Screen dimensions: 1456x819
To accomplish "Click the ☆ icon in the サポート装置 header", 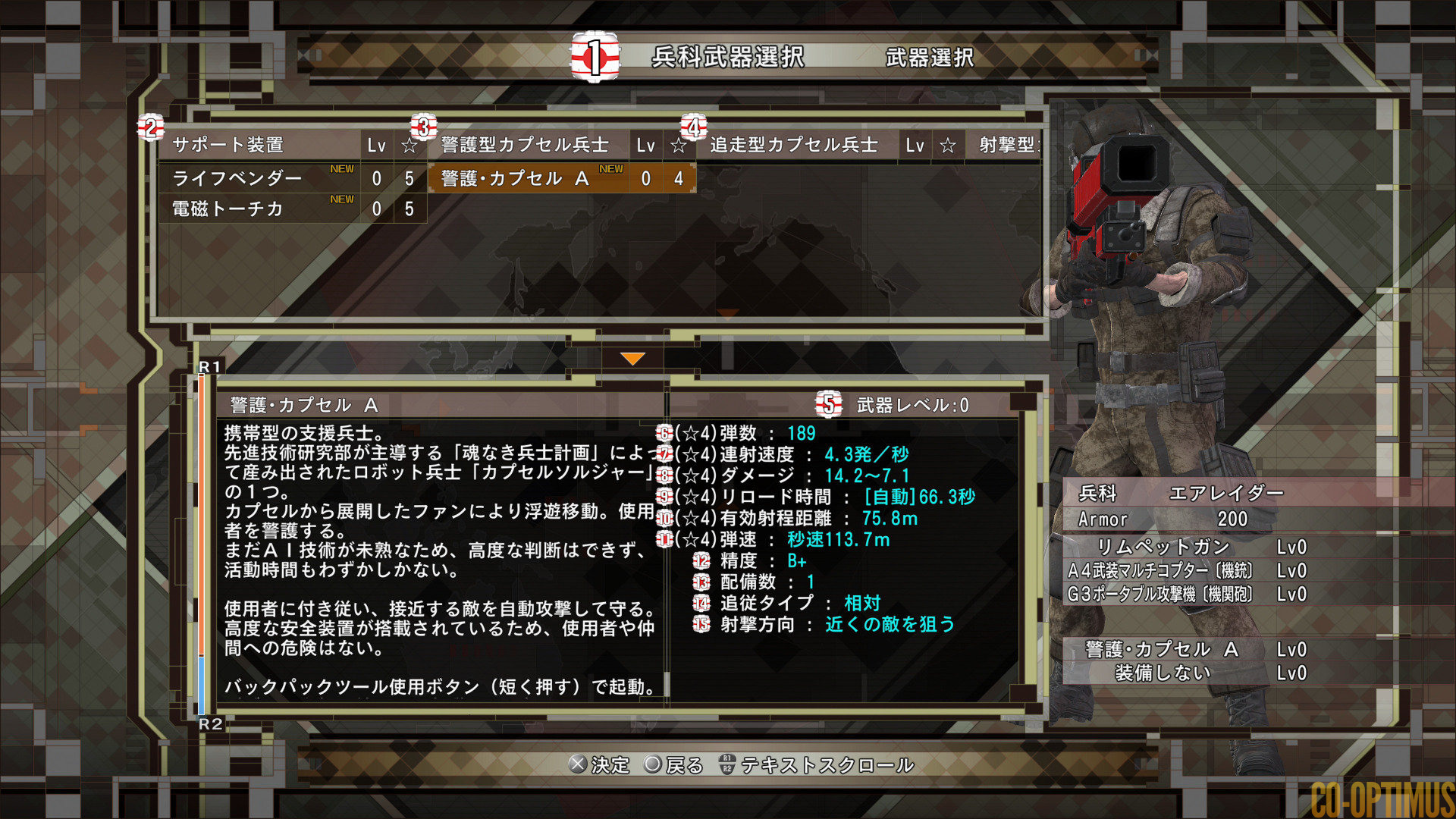I will pyautogui.click(x=410, y=146).
